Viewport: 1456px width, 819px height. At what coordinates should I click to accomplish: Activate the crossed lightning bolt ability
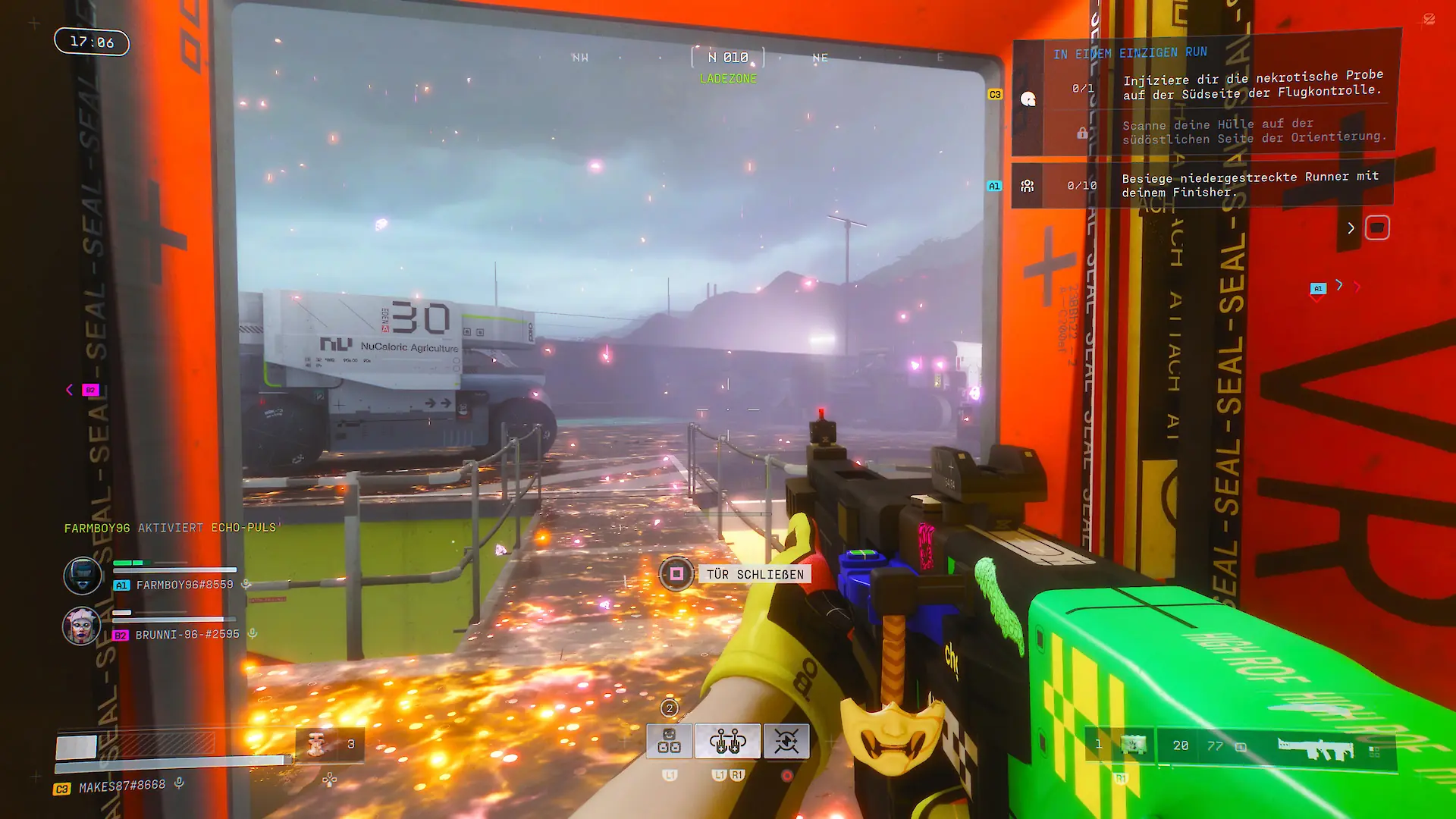786,741
